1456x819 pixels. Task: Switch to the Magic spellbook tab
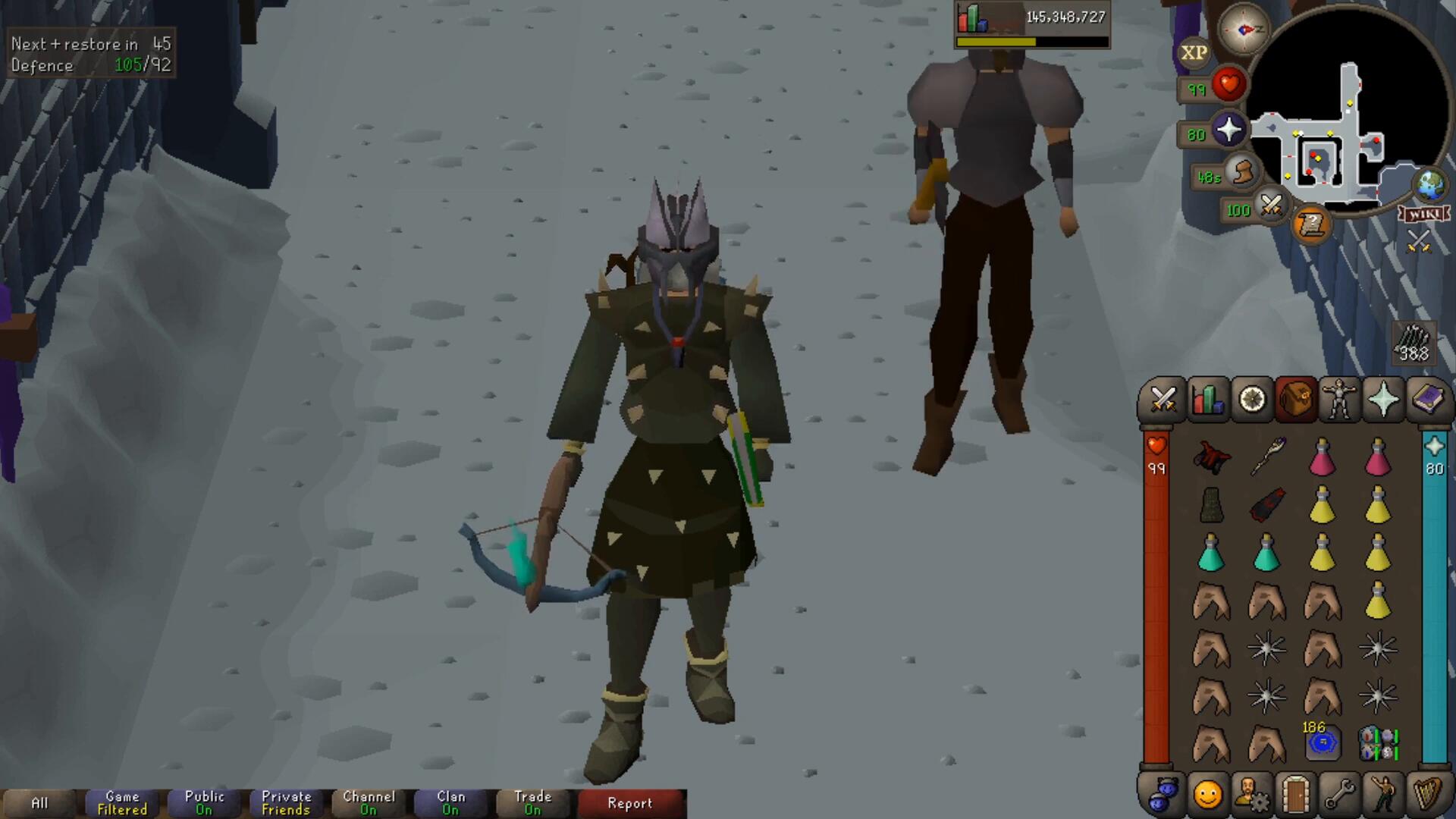coord(1428,399)
